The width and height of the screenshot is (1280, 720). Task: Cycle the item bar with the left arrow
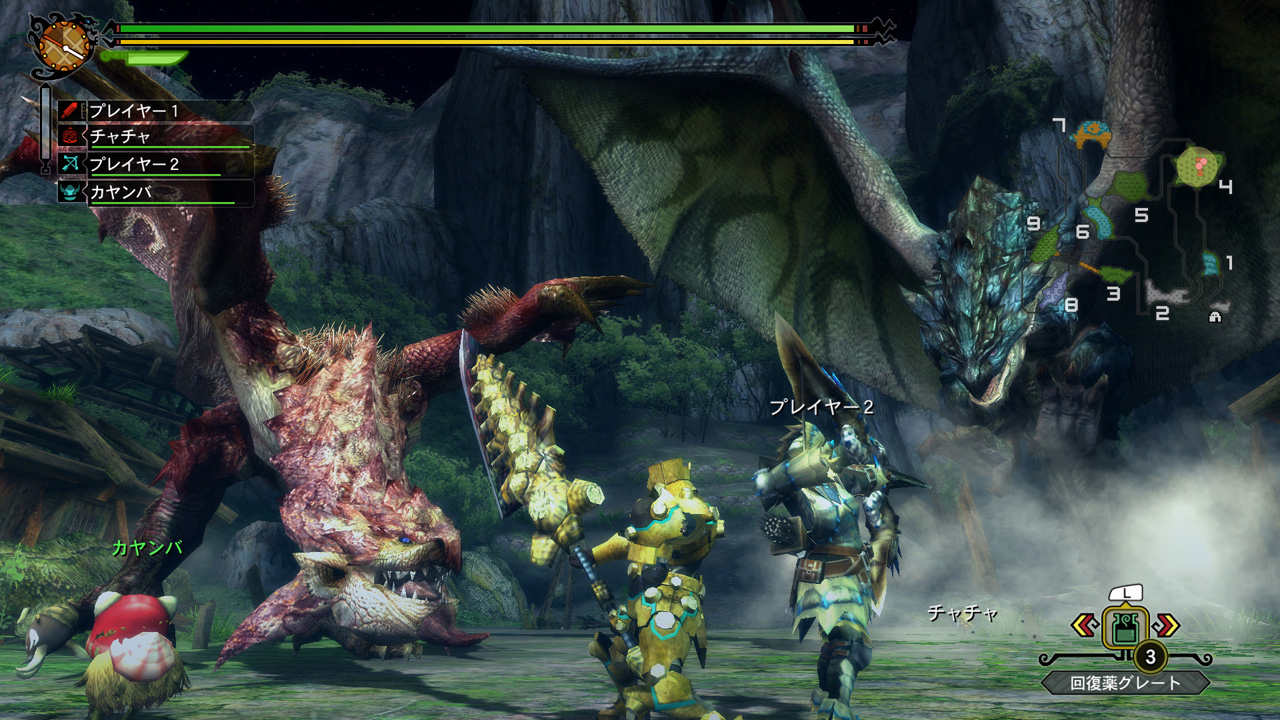click(1084, 626)
